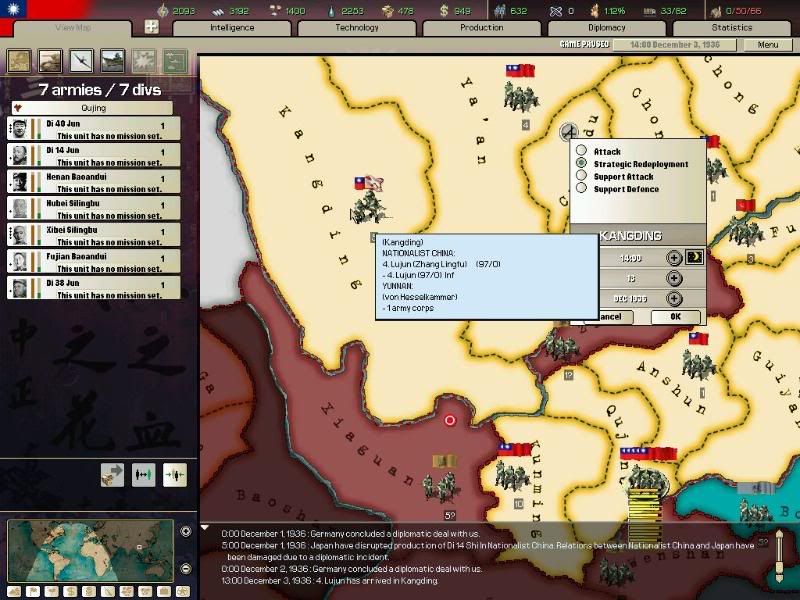
Task: Go to the Diplomacy tab
Action: click(x=606, y=28)
